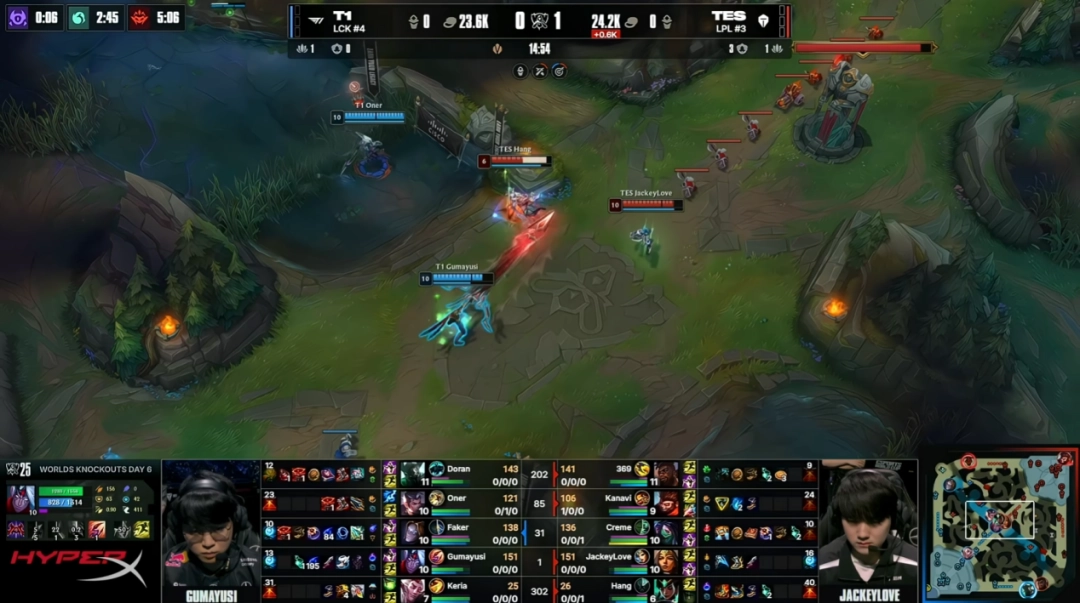
Task: Click the red Baron timer icon
Action: [x=138, y=17]
